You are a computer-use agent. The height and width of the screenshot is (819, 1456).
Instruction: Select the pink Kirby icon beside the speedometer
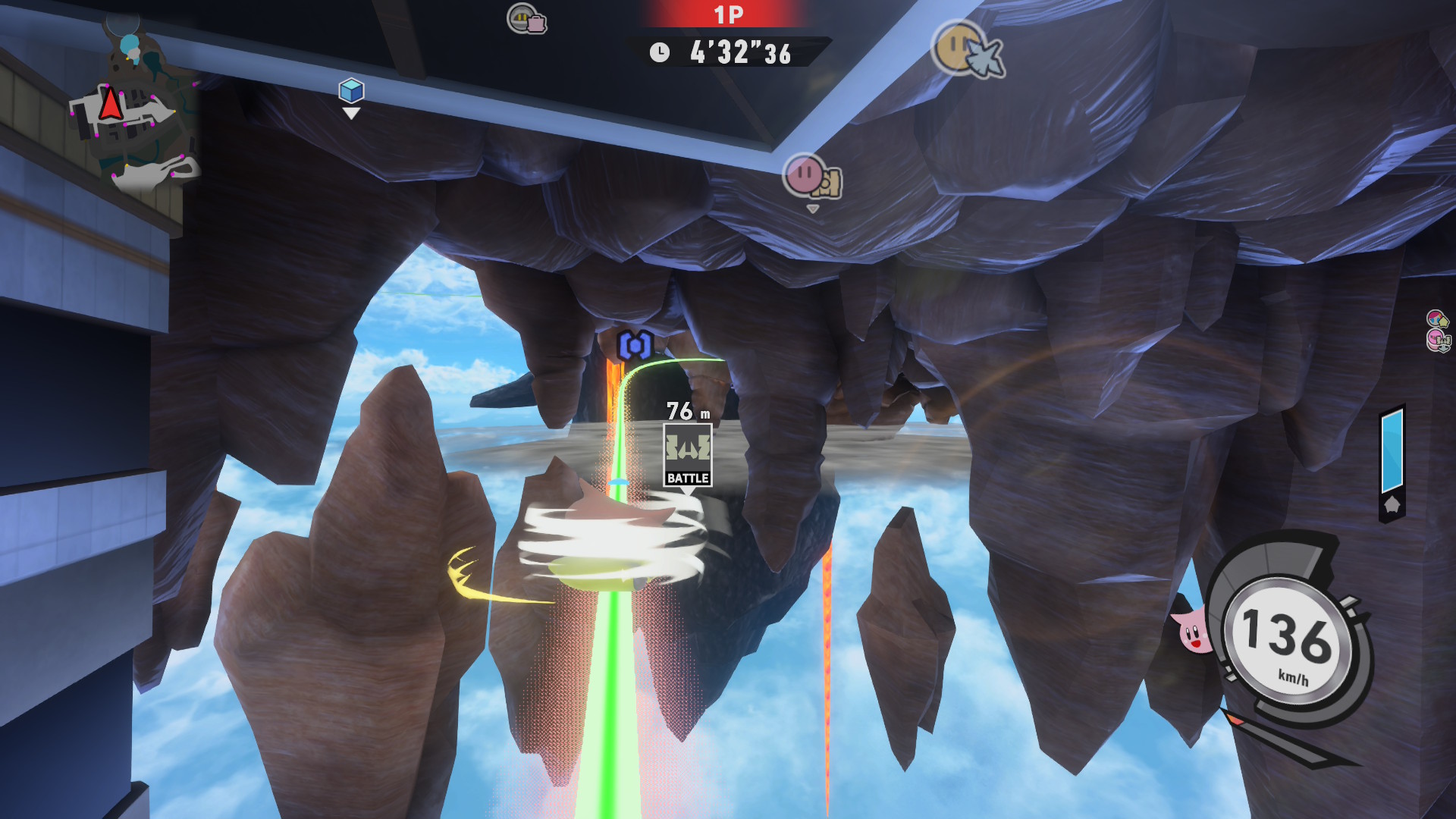click(1193, 629)
